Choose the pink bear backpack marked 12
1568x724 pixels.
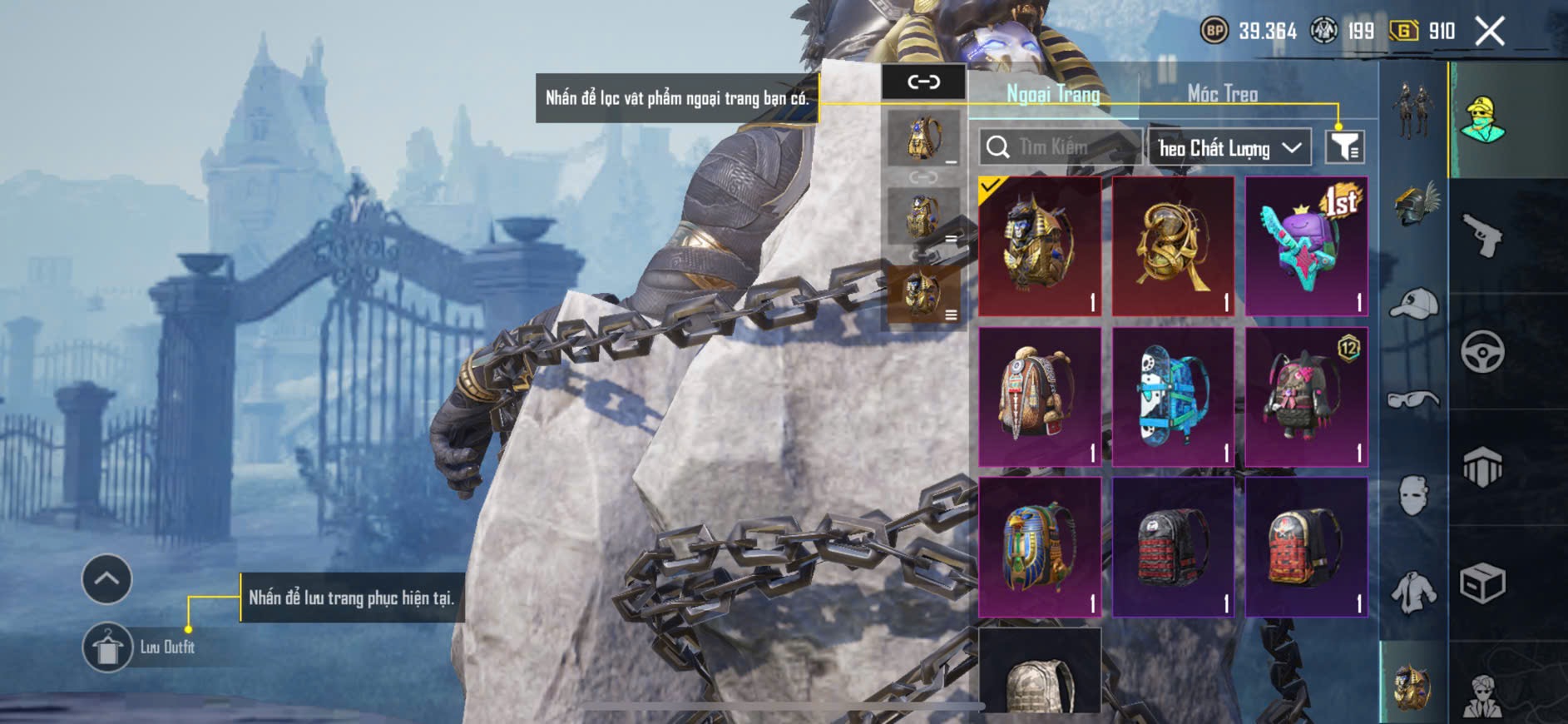coord(1306,396)
